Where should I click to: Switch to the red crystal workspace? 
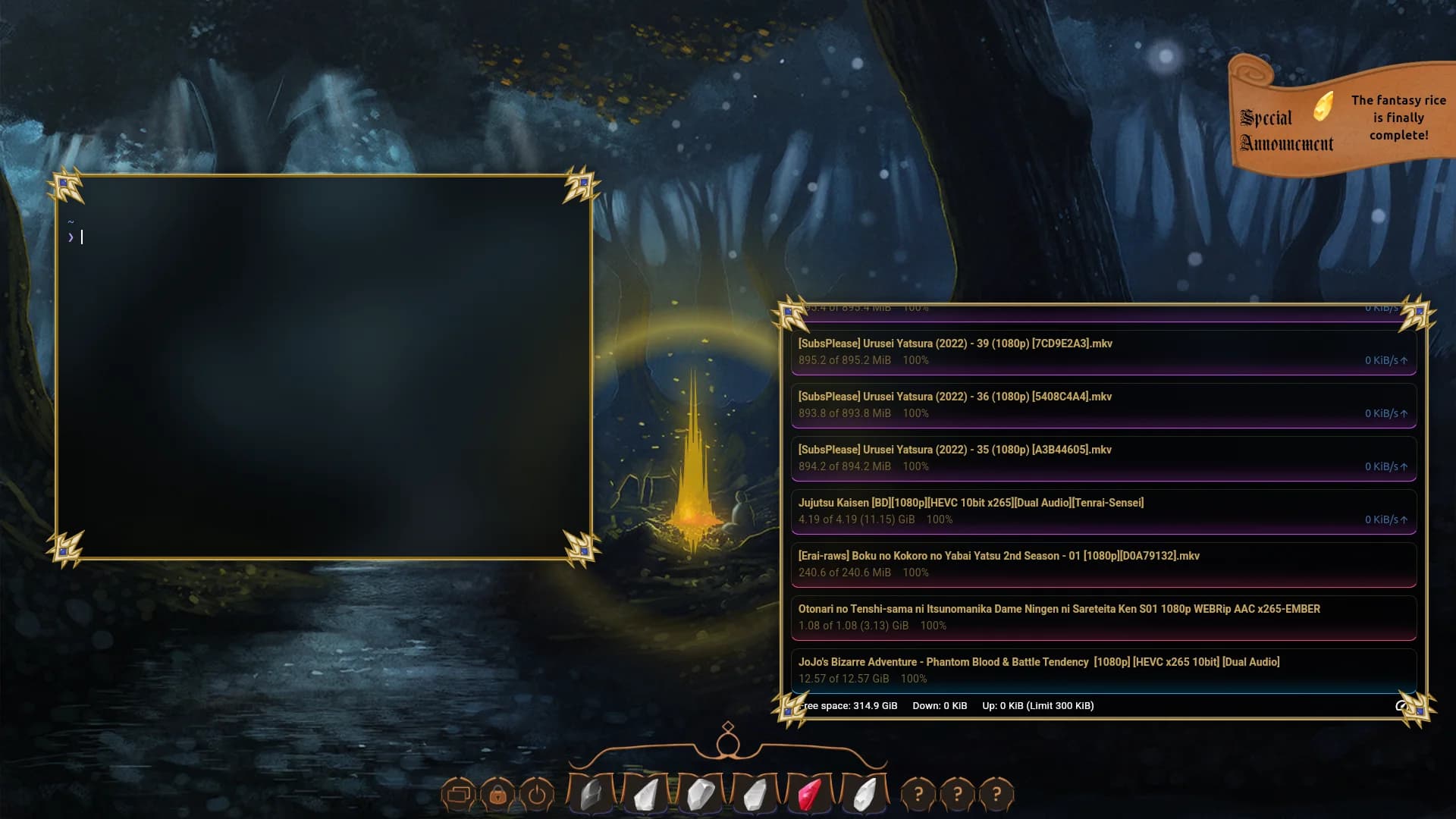[x=810, y=795]
